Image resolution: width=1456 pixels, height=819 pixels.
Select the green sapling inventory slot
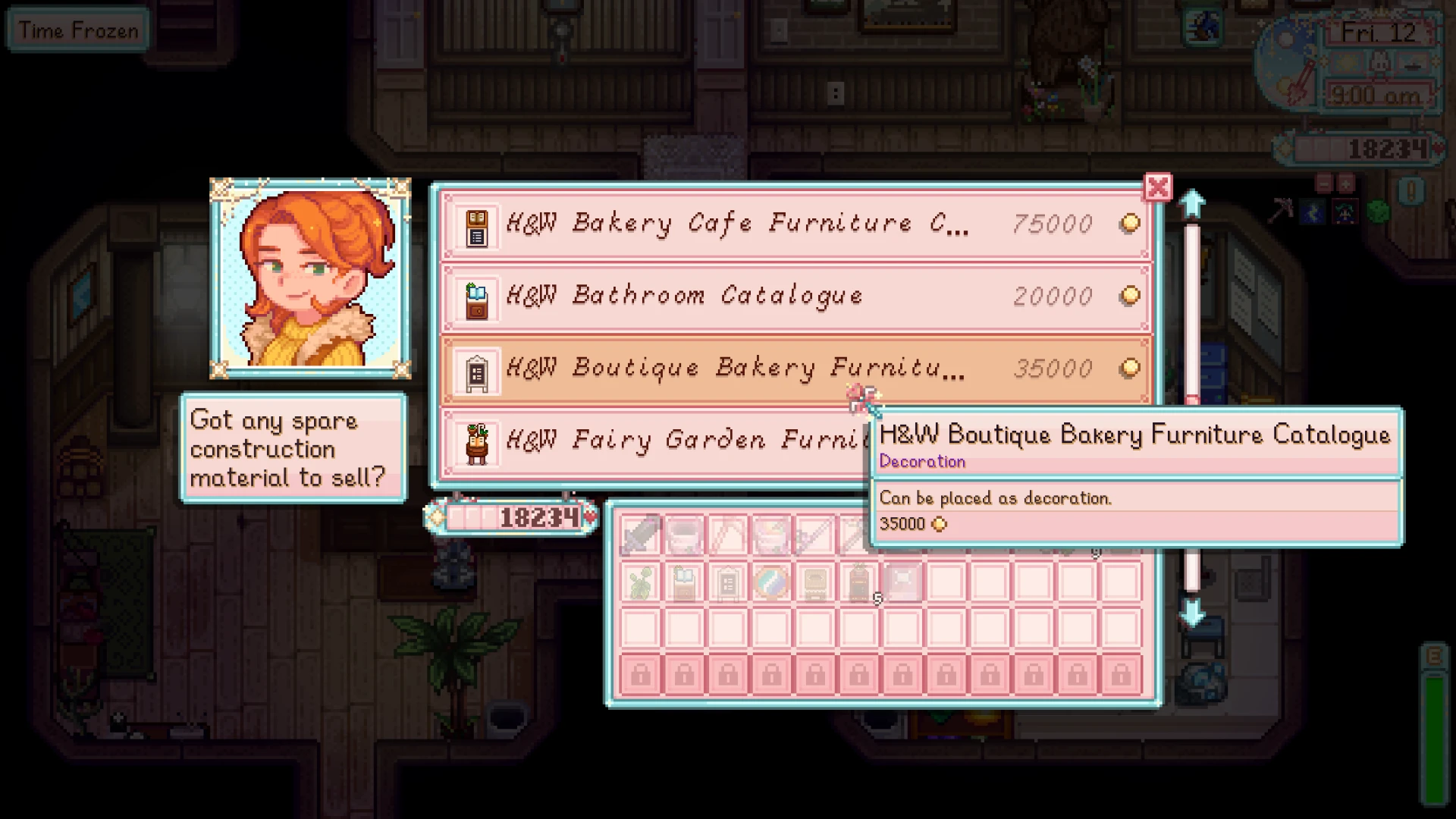642,584
